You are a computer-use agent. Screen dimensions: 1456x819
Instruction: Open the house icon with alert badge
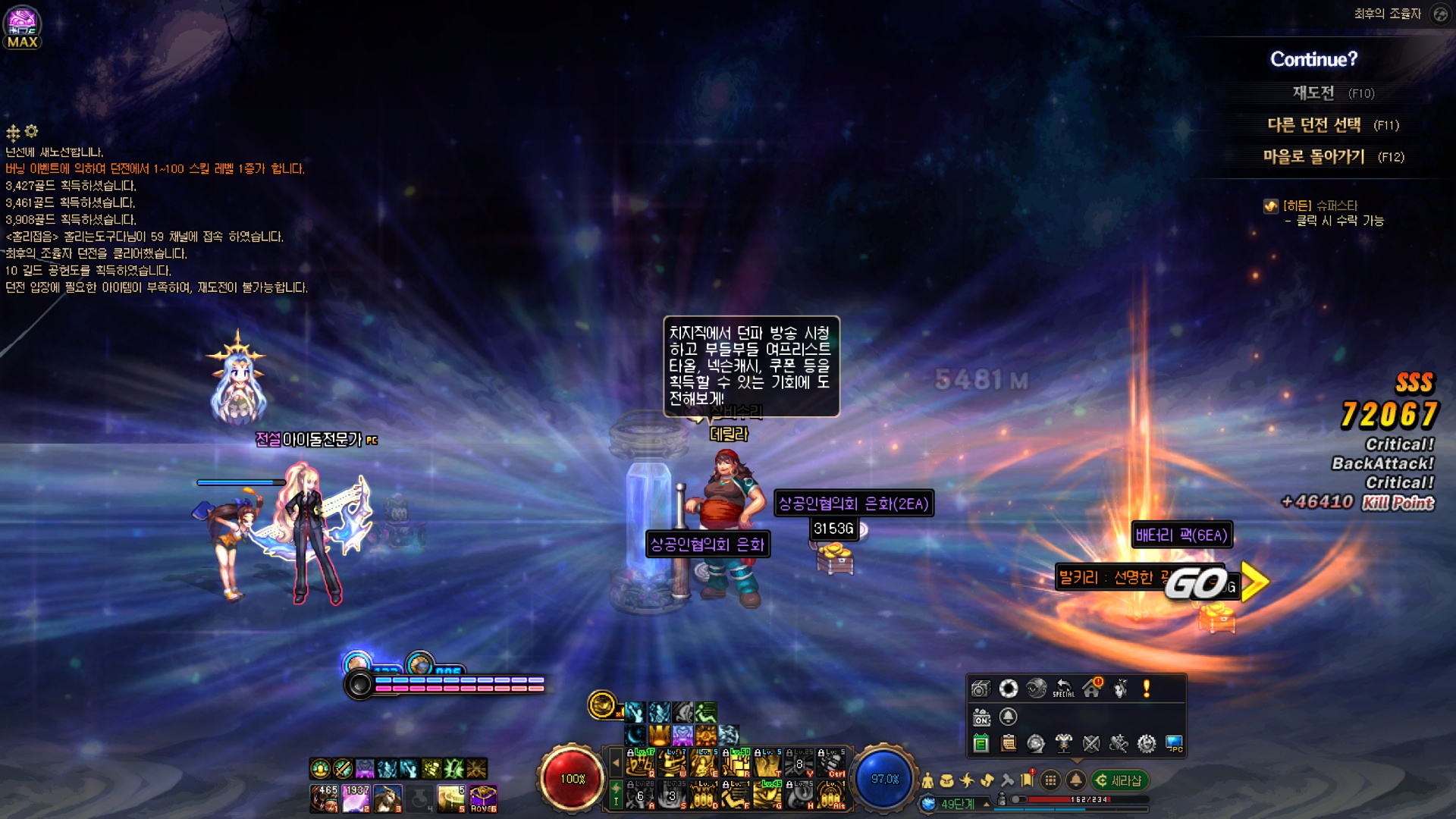pos(1092,689)
